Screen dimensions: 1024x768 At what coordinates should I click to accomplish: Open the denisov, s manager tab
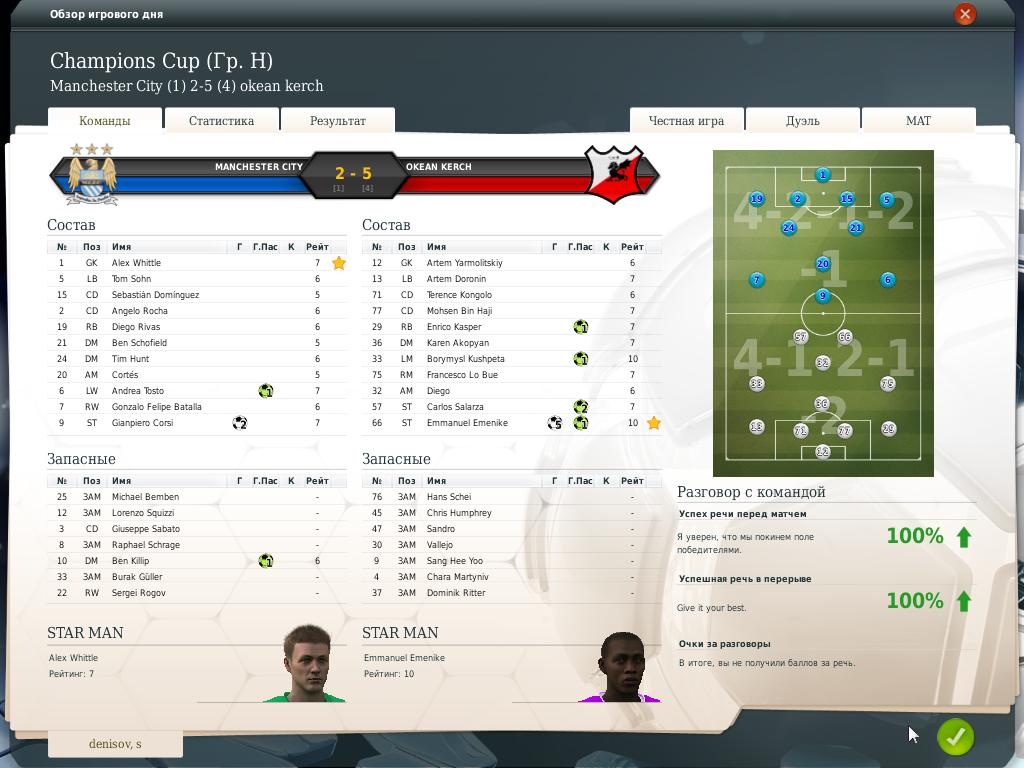tap(115, 744)
